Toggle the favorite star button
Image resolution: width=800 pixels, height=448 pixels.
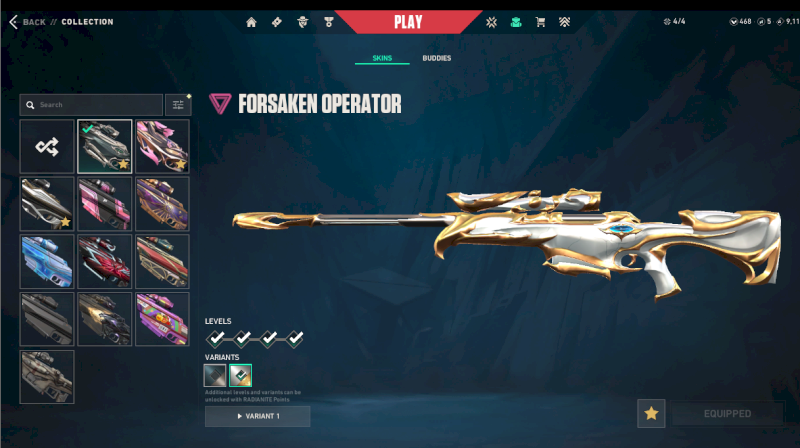[x=651, y=413]
